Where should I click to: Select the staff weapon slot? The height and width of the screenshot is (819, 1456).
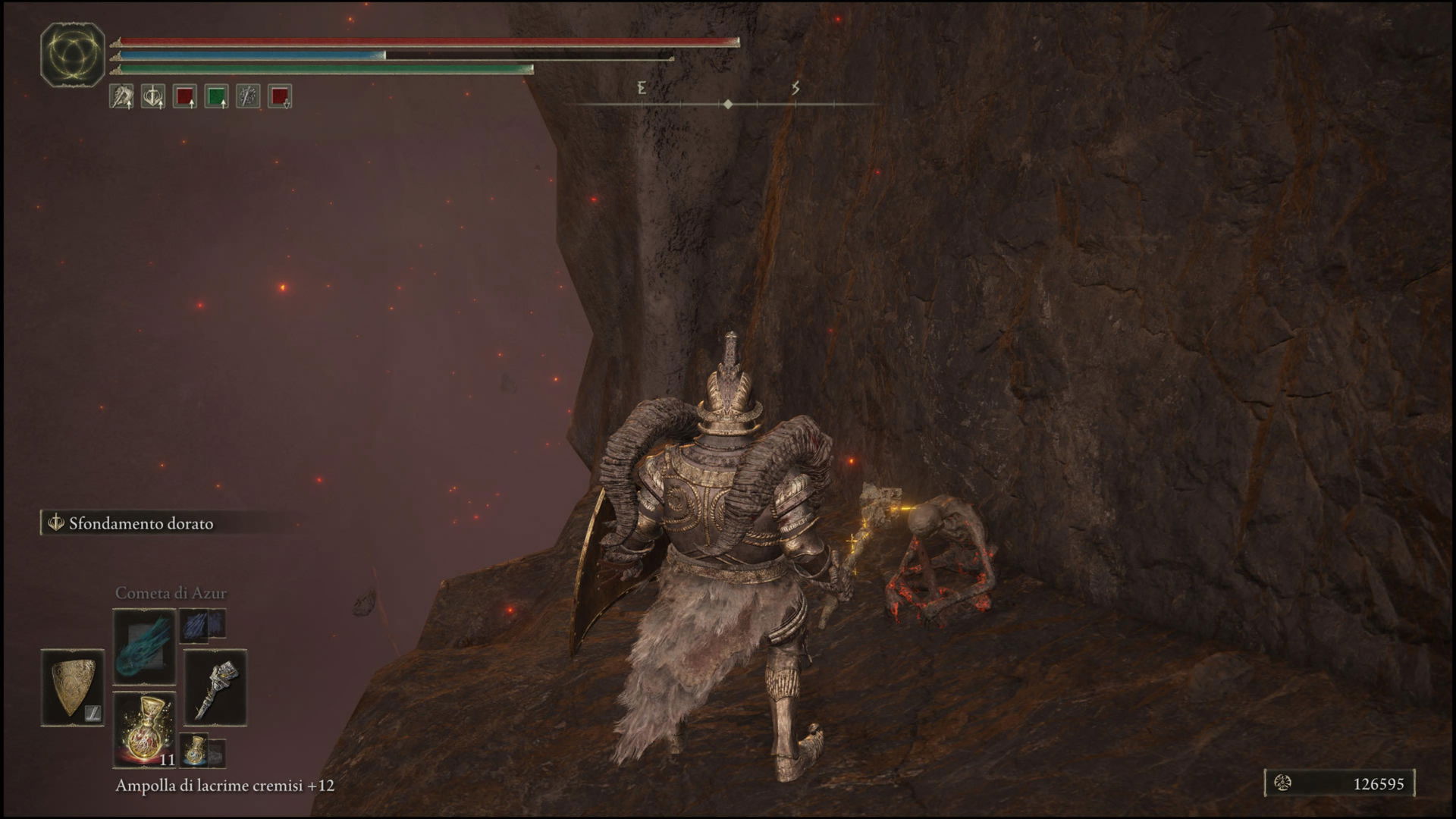click(215, 687)
